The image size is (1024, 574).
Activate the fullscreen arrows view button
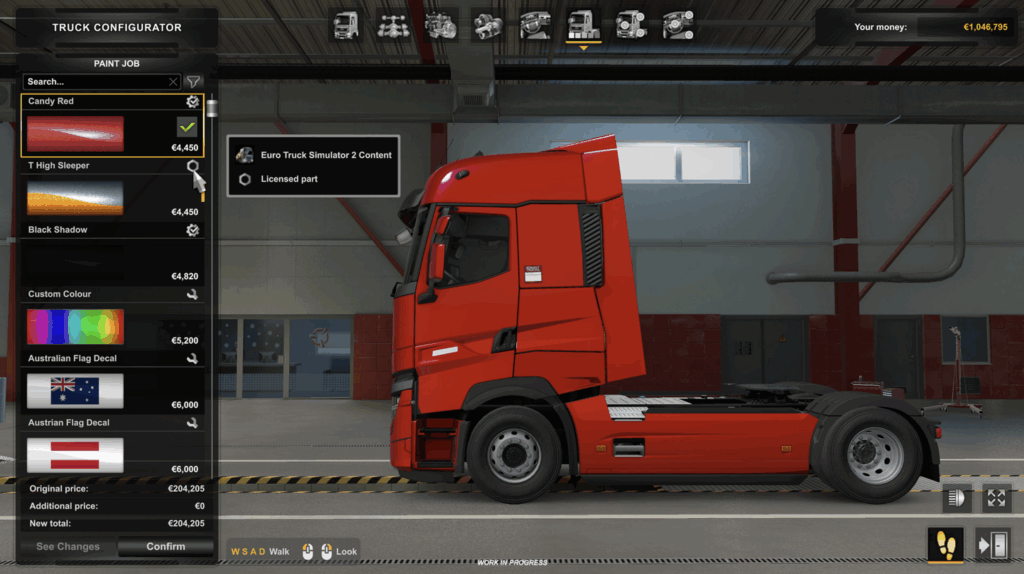996,497
